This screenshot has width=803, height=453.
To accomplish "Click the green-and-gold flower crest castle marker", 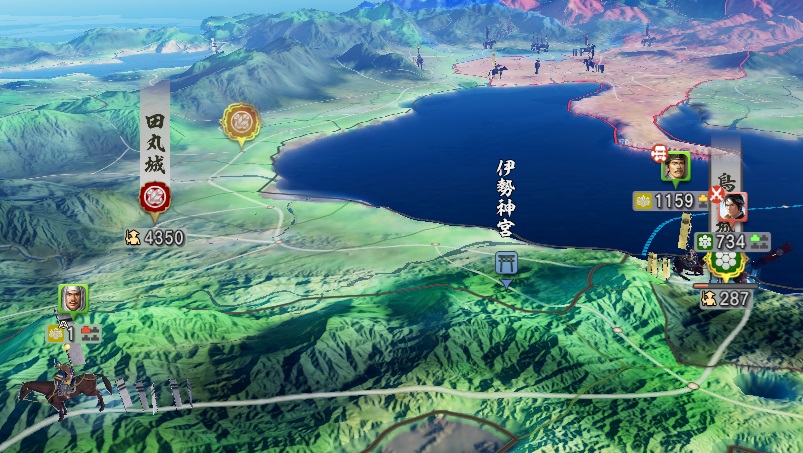I will [x=726, y=261].
